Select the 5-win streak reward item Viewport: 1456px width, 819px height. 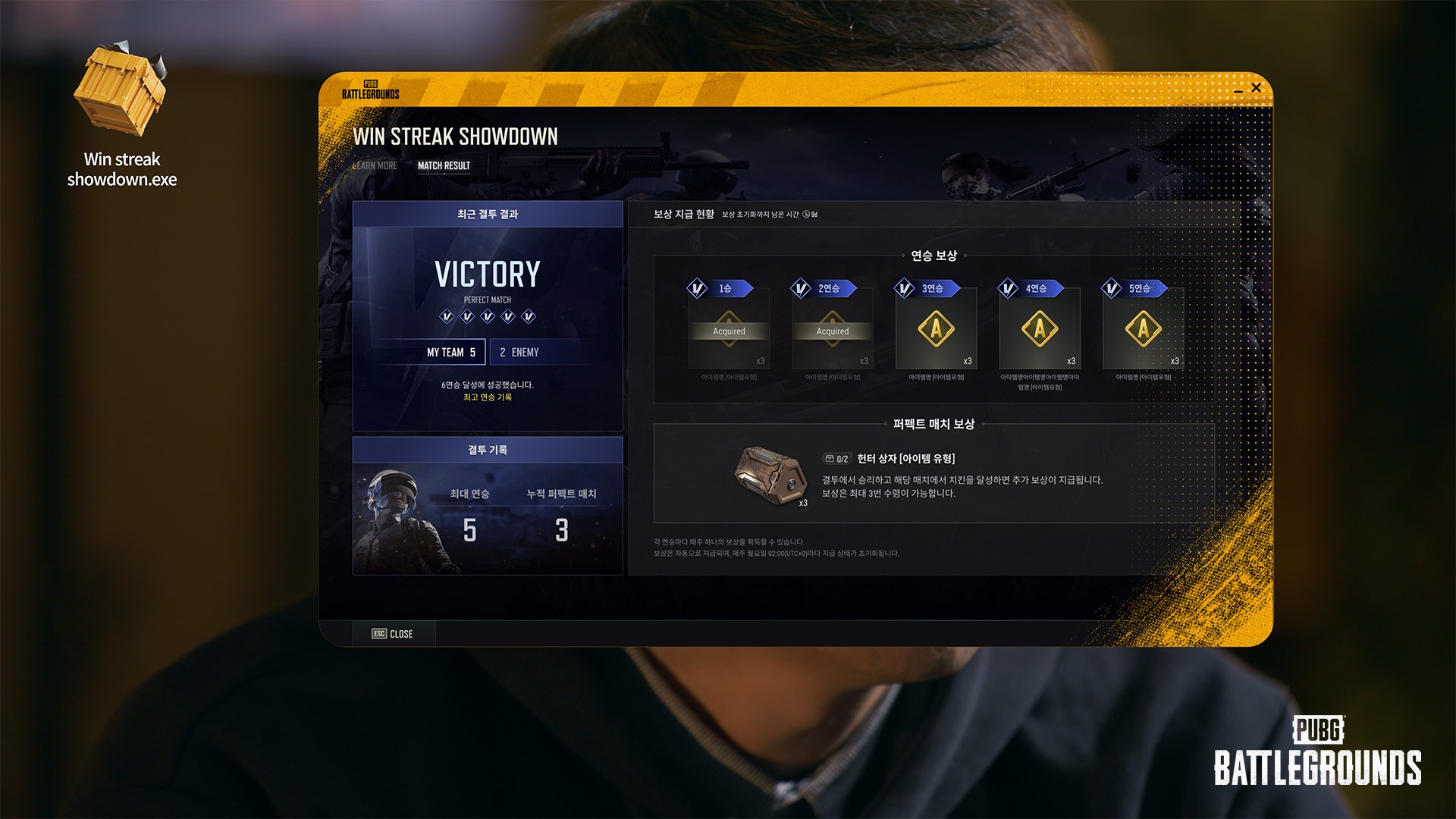pyautogui.click(x=1143, y=329)
